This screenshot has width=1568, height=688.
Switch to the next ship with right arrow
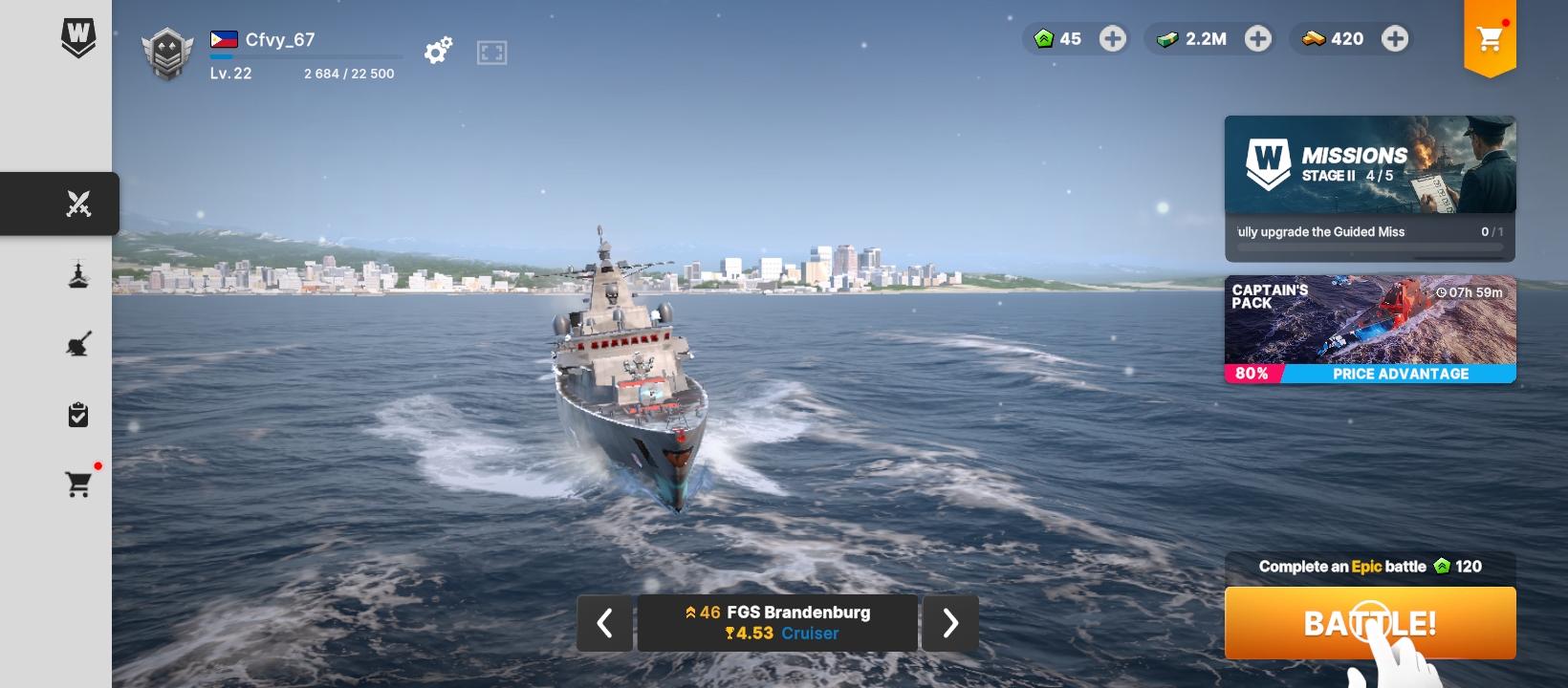pos(949,623)
